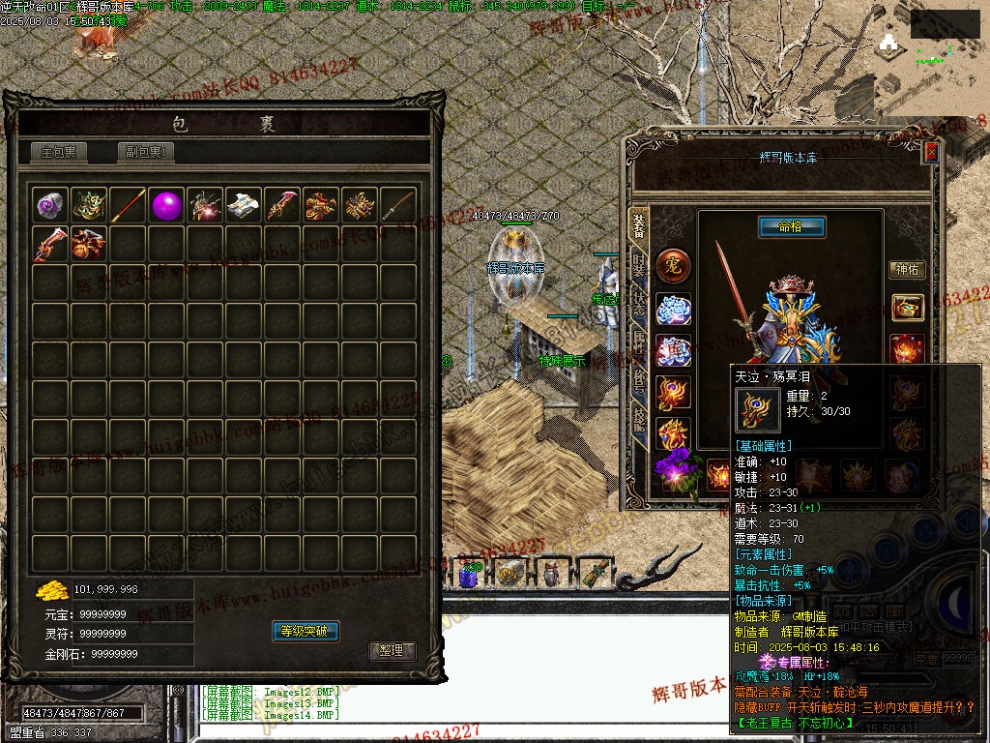Sort the bag with the 整理 button

point(391,650)
